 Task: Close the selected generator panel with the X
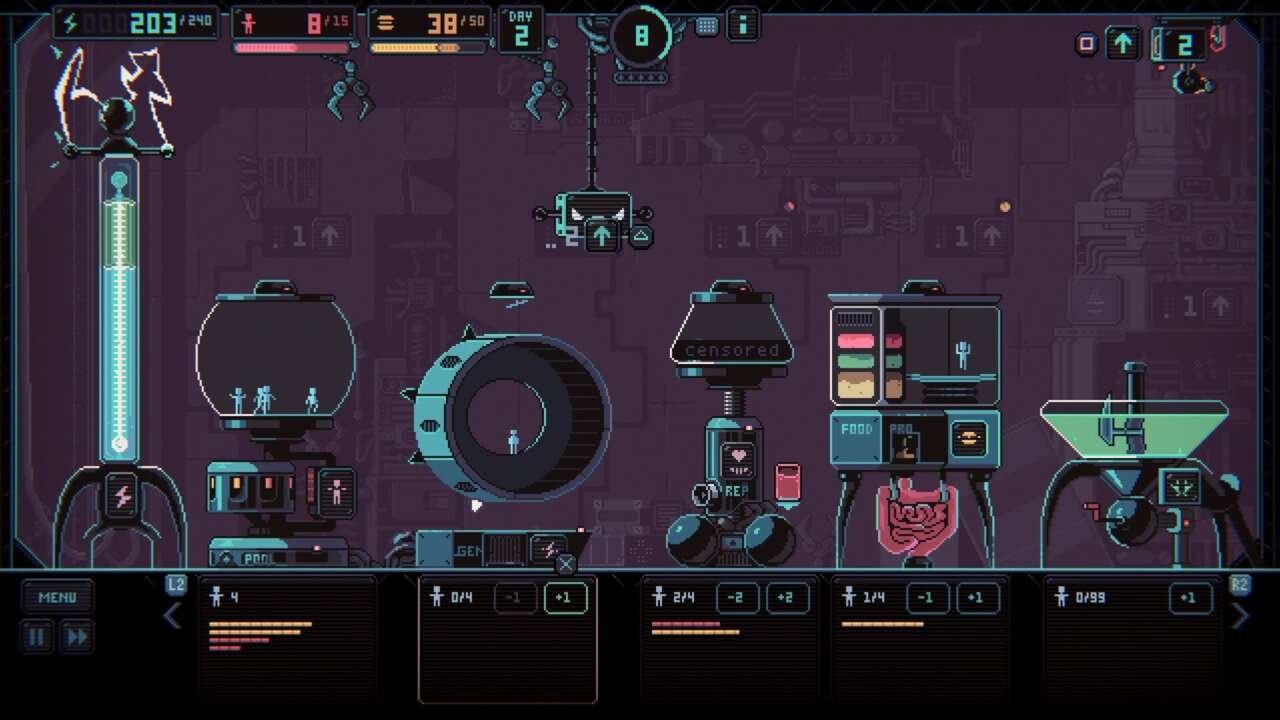point(566,565)
